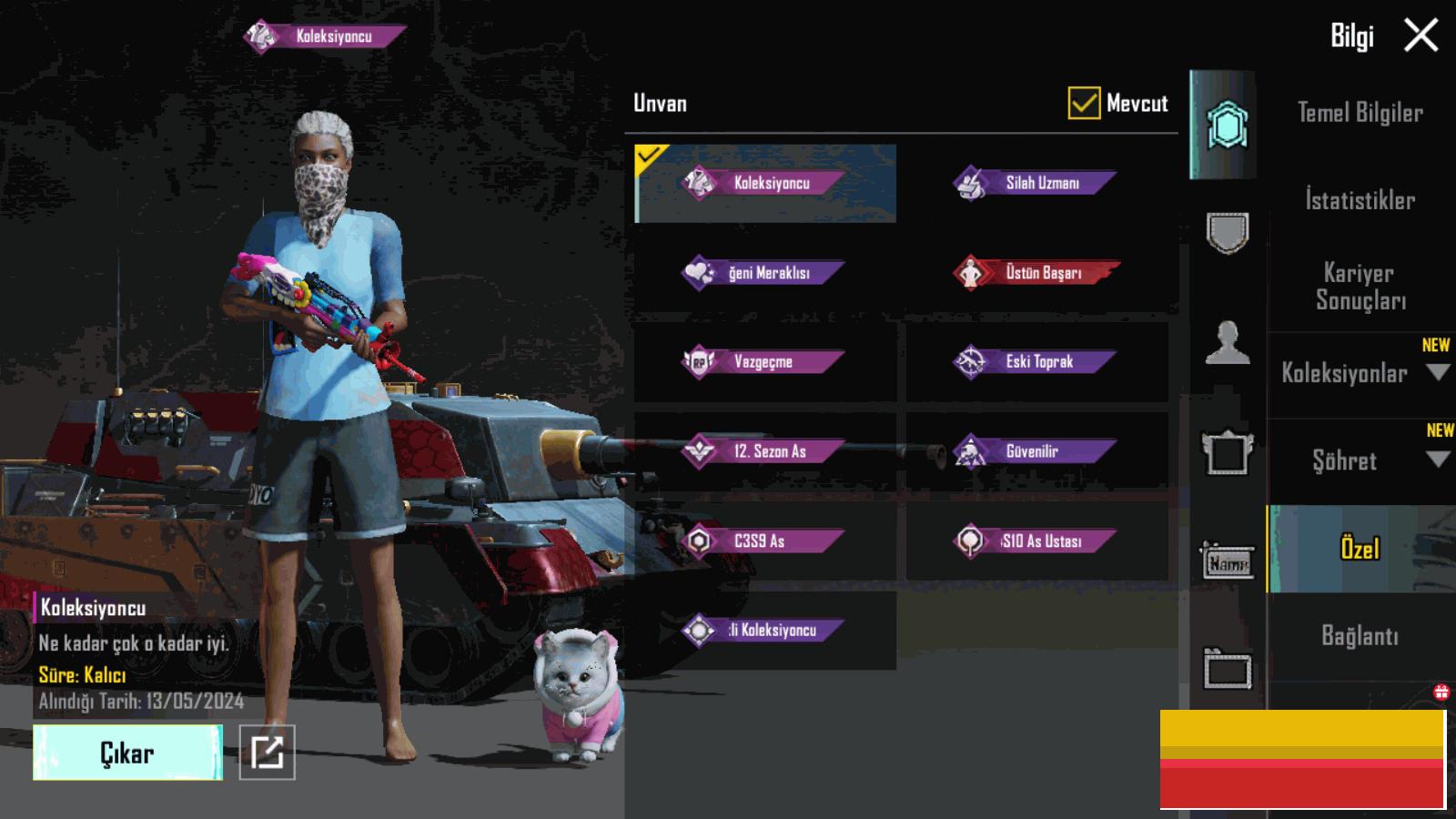Image resolution: width=1456 pixels, height=819 pixels.
Task: Select the avatar silhouette category icon
Action: 1227,343
